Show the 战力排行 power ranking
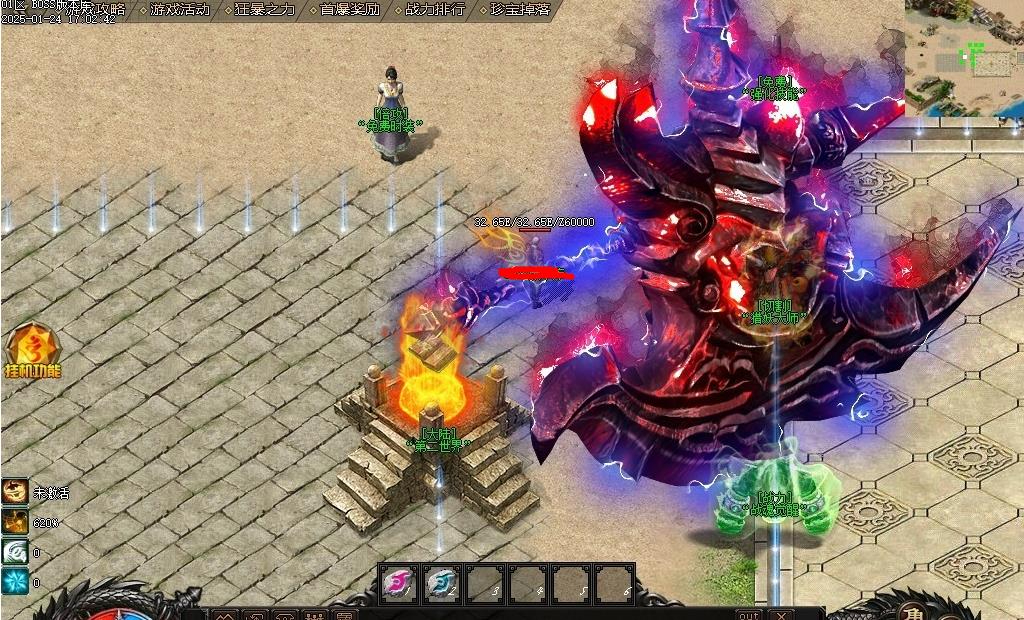The height and width of the screenshot is (620, 1024). [x=435, y=10]
